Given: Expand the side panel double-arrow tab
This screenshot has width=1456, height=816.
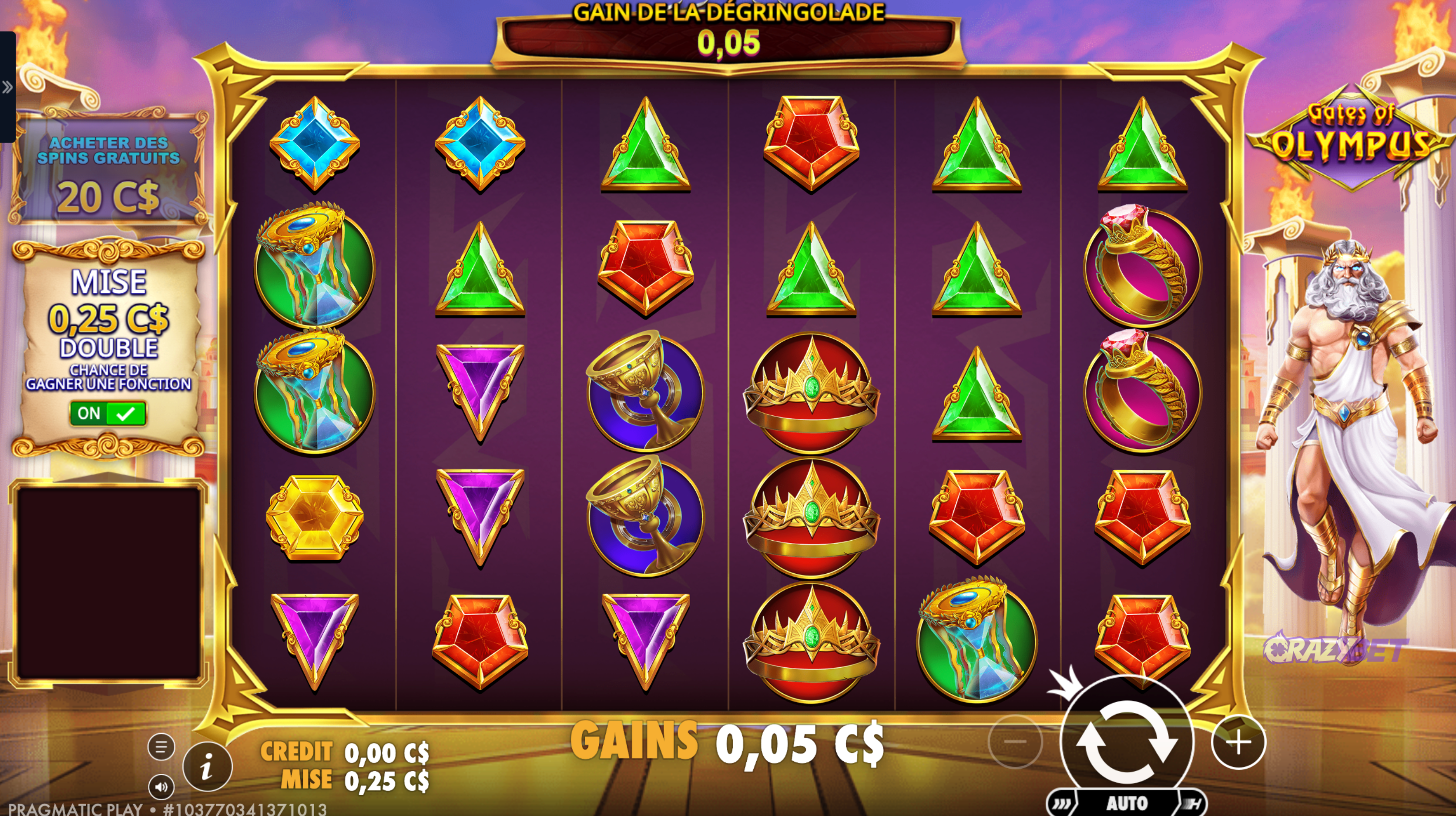Looking at the screenshot, I should [7, 87].
